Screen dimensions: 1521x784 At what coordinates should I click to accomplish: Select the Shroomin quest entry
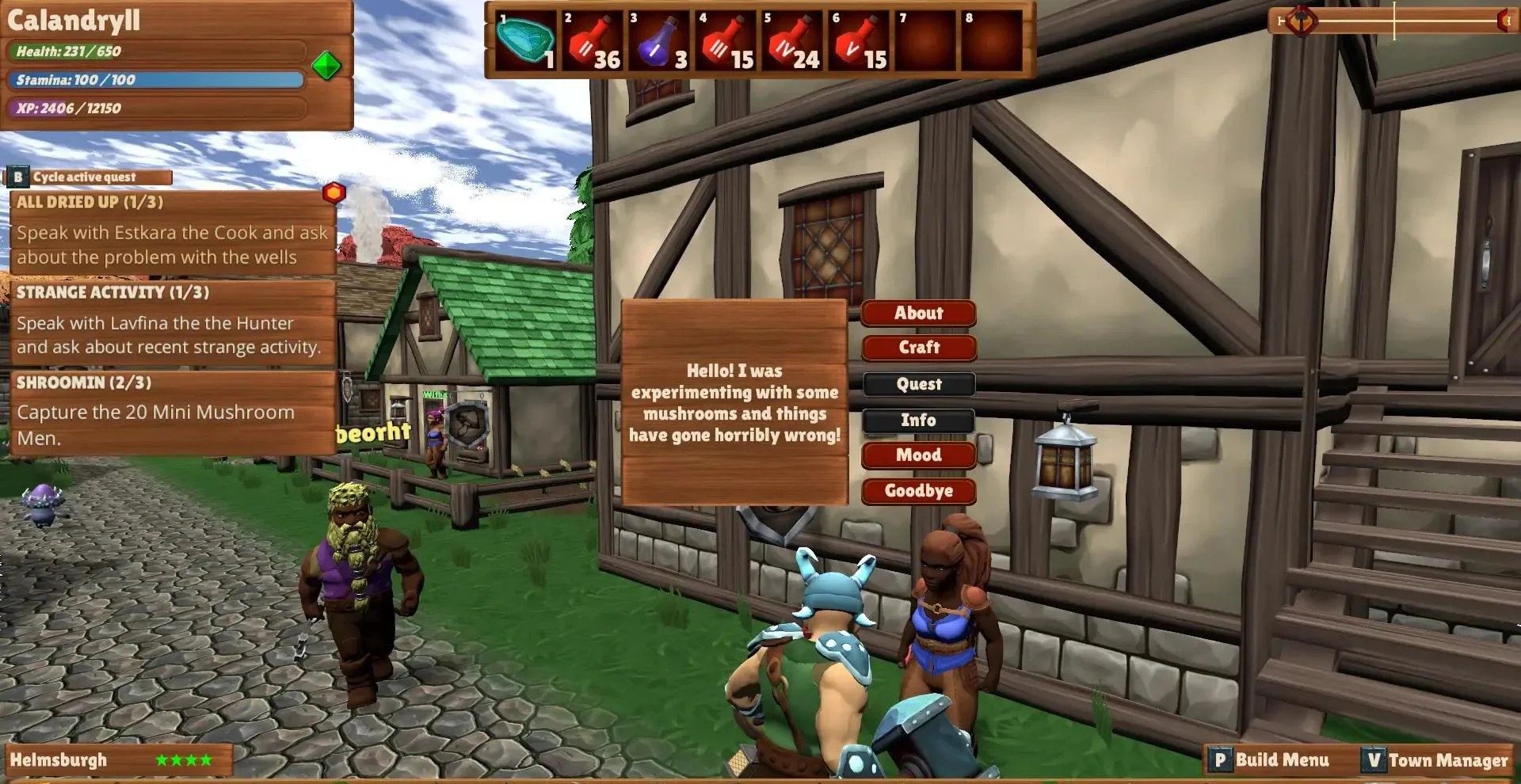click(172, 413)
